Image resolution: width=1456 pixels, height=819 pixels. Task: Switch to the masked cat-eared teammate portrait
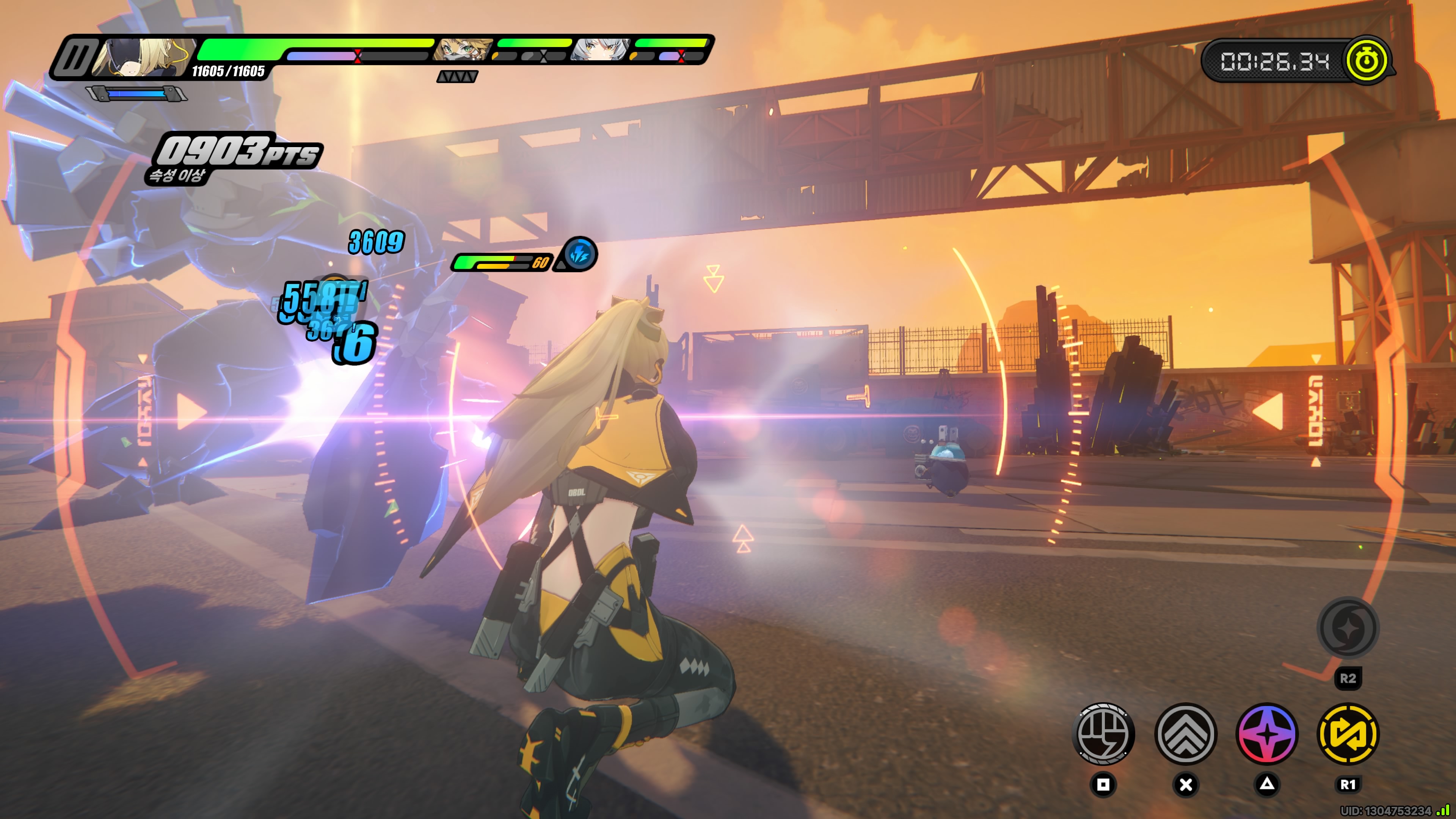coord(462,50)
